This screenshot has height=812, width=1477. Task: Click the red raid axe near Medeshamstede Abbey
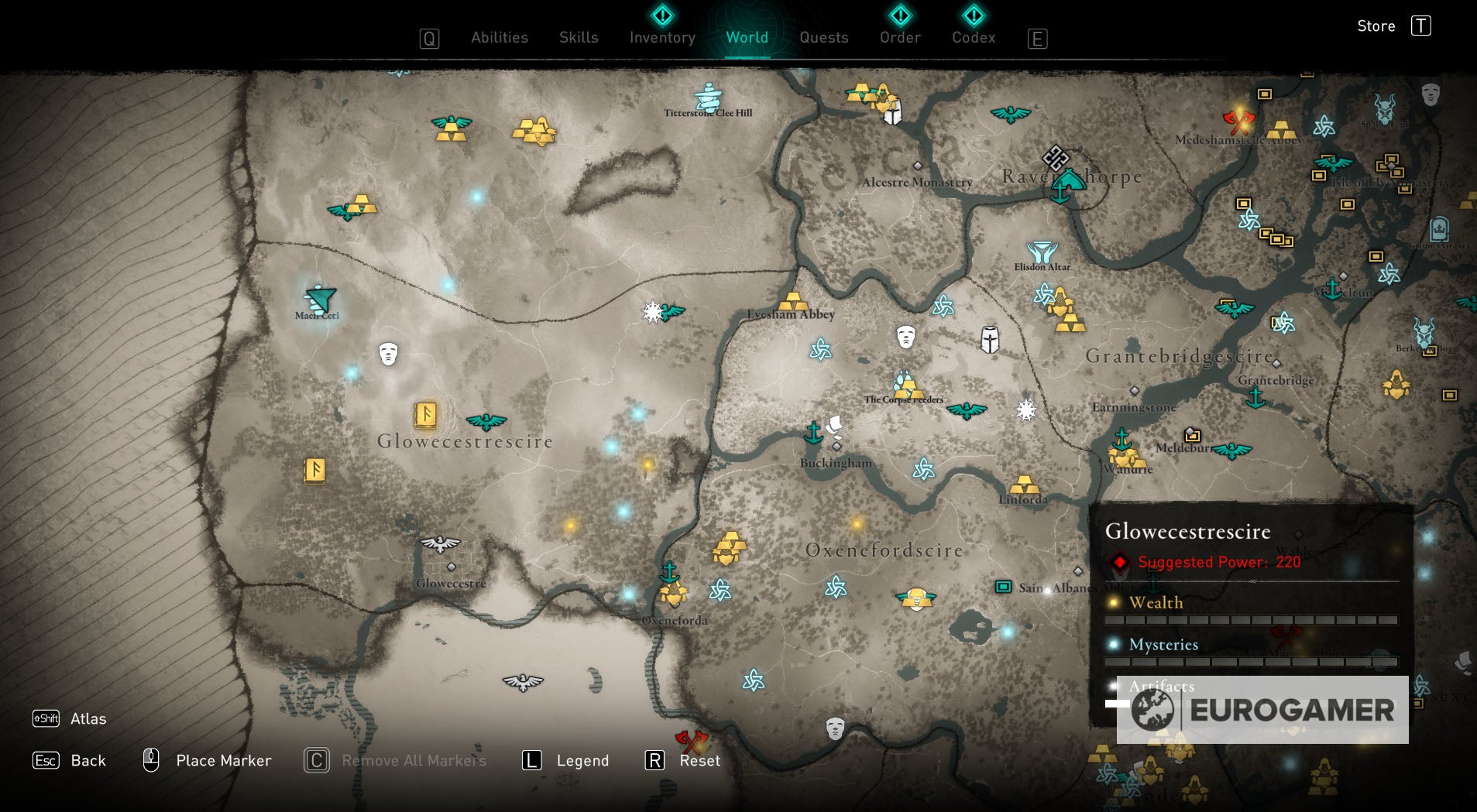1240,120
